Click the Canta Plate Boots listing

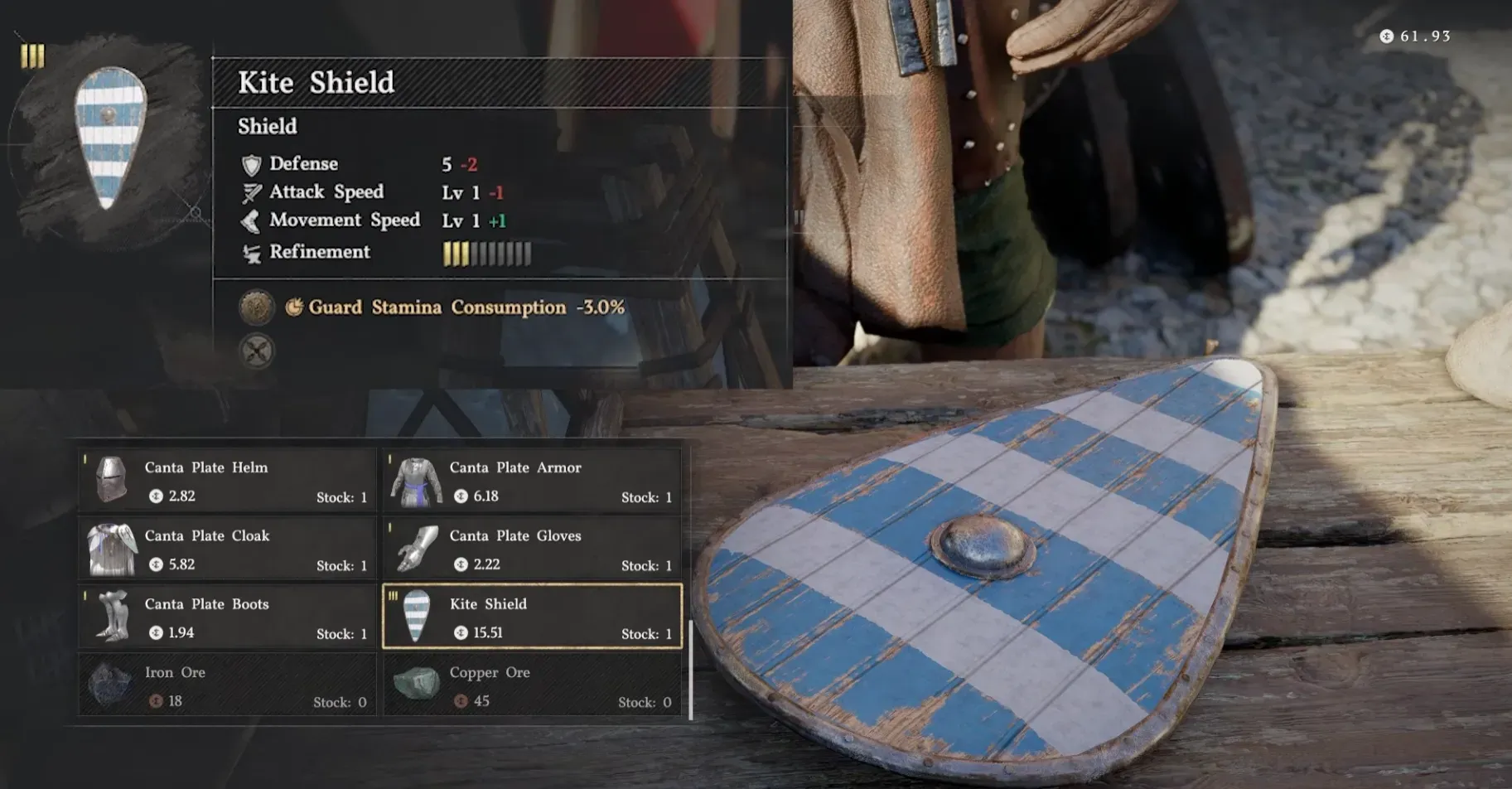click(227, 617)
